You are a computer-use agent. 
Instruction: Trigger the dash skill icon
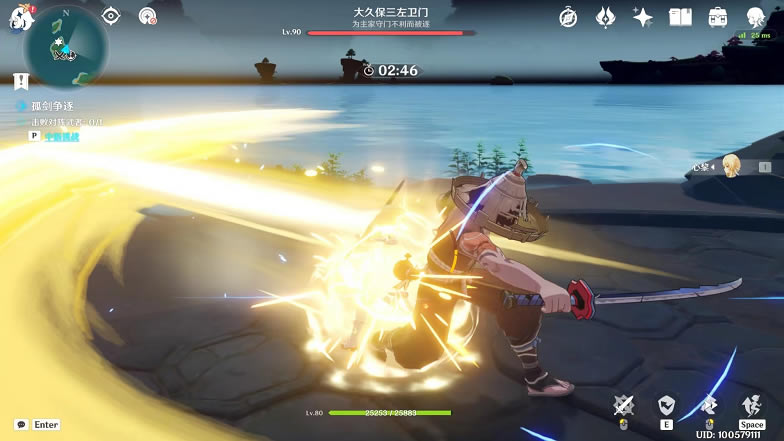(x=709, y=405)
